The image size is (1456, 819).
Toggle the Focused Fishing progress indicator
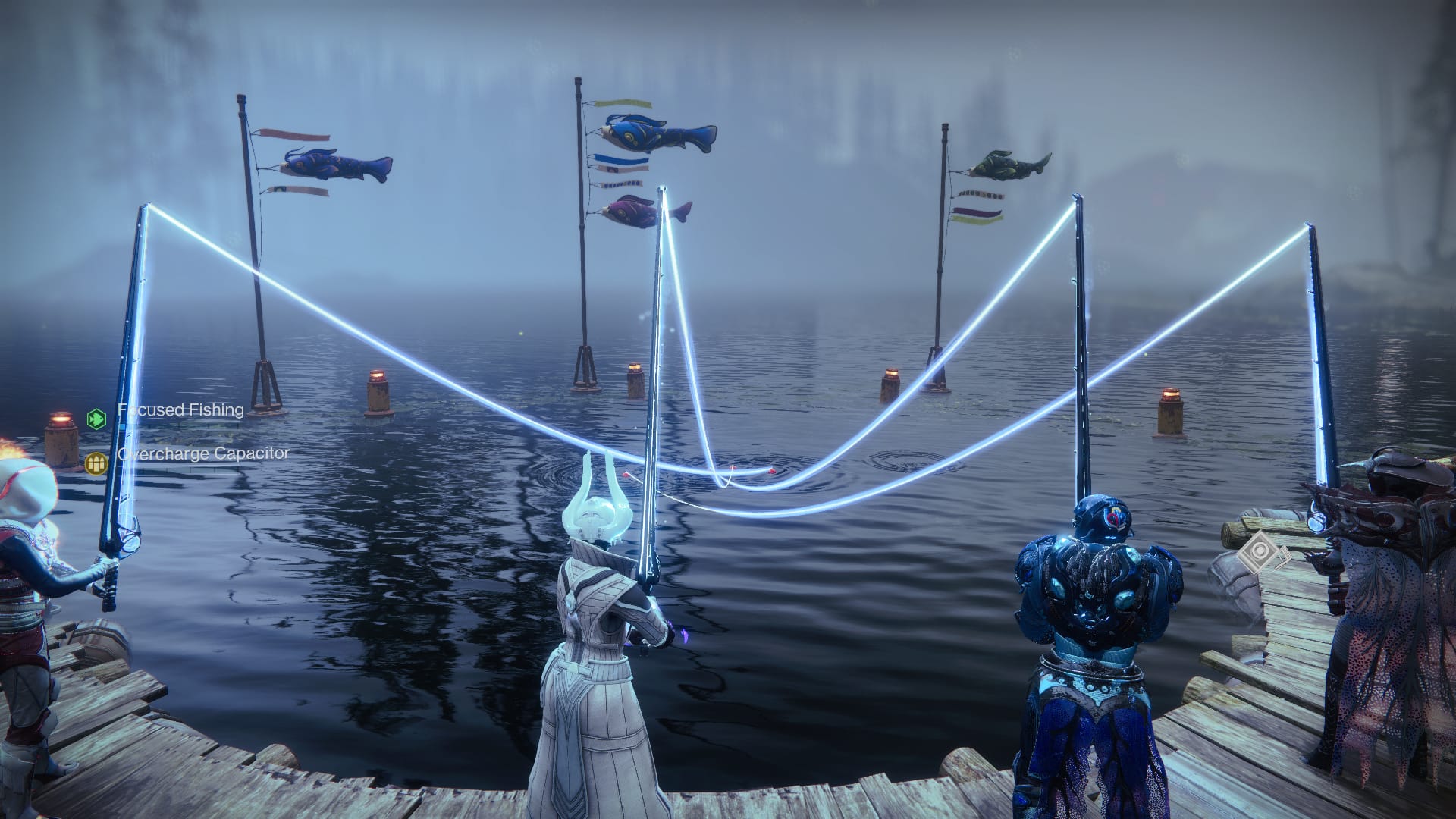[x=178, y=426]
